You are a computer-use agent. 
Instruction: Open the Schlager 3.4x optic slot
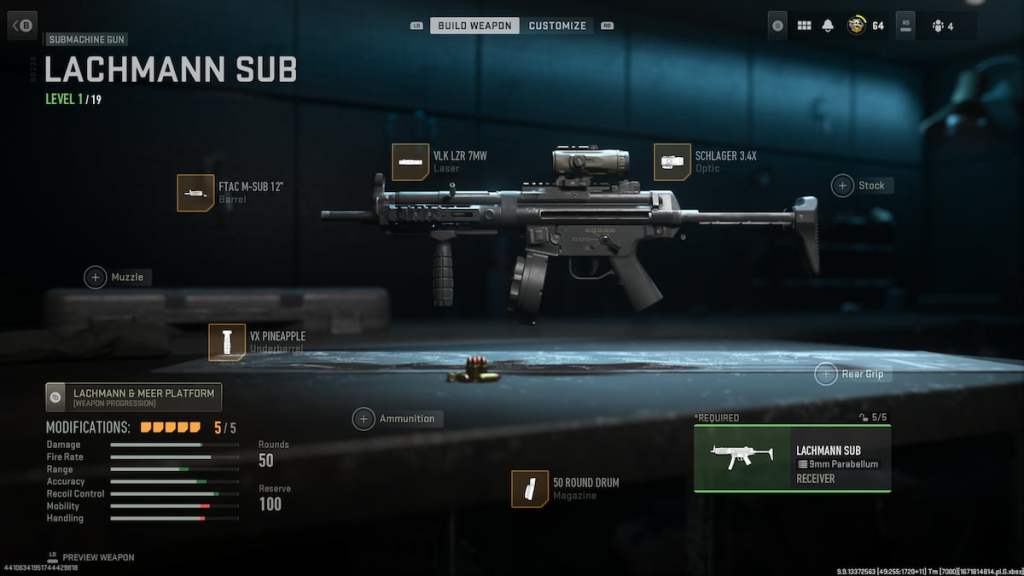(672, 162)
